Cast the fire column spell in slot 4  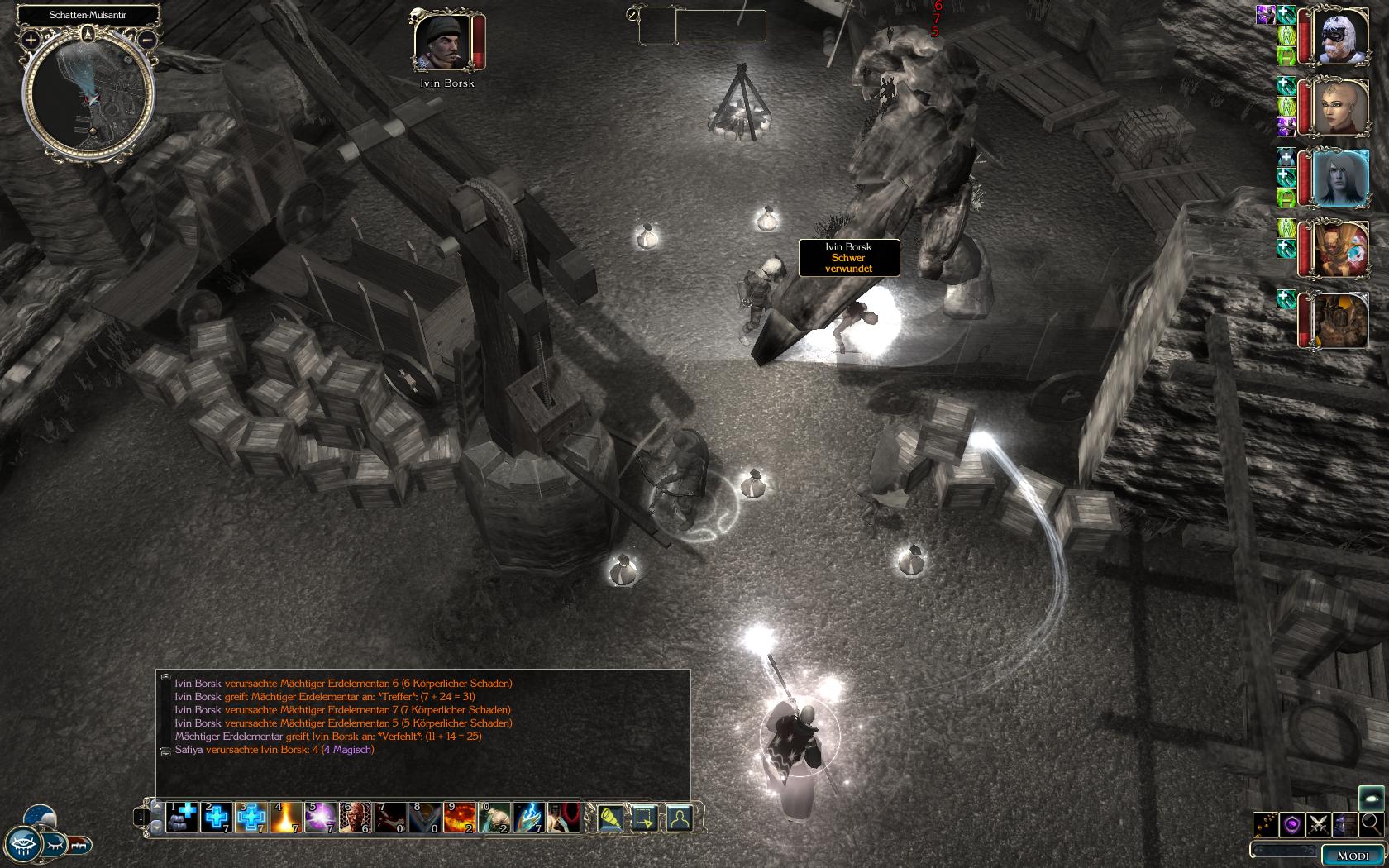[286, 817]
